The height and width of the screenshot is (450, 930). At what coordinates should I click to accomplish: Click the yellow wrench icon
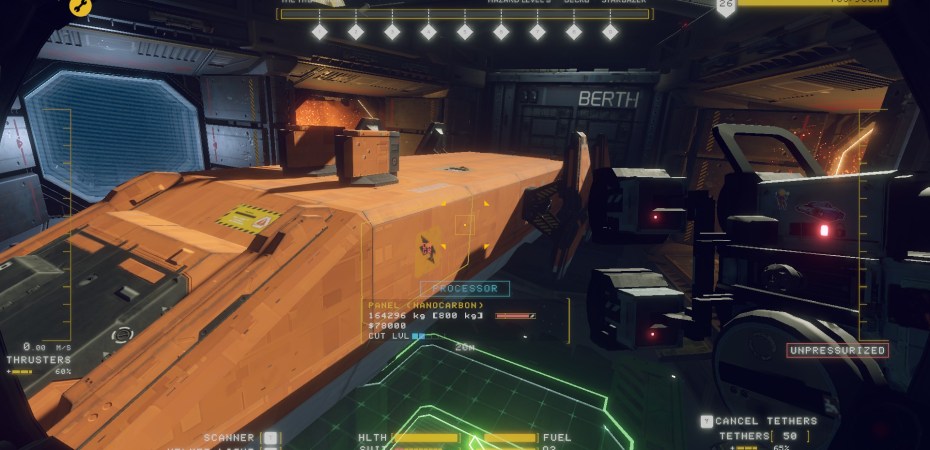(x=80, y=7)
